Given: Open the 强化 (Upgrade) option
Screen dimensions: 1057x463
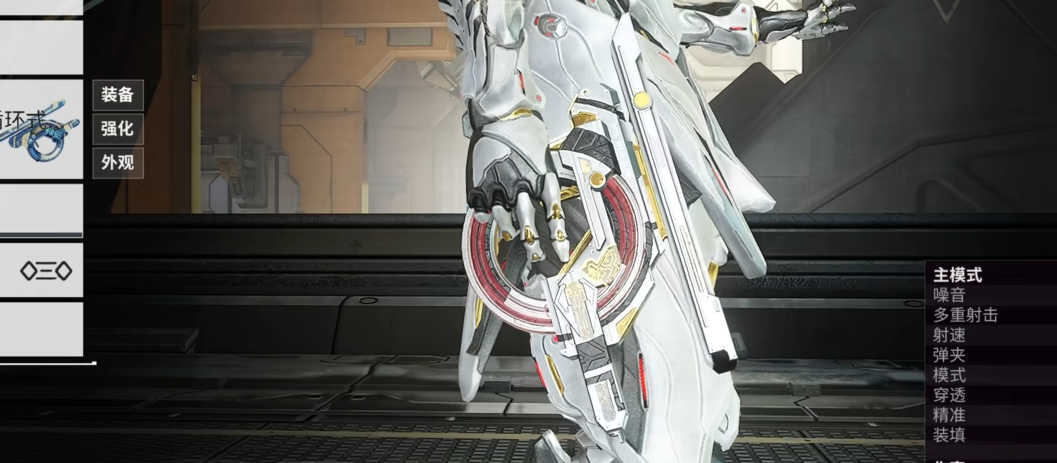Looking at the screenshot, I should (x=118, y=129).
